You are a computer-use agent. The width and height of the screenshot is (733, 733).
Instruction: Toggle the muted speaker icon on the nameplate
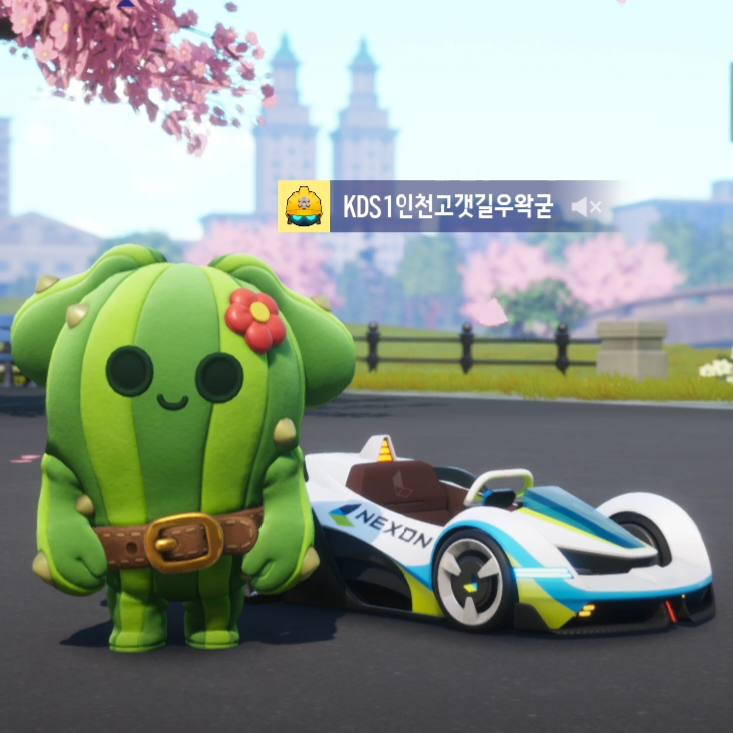[586, 207]
